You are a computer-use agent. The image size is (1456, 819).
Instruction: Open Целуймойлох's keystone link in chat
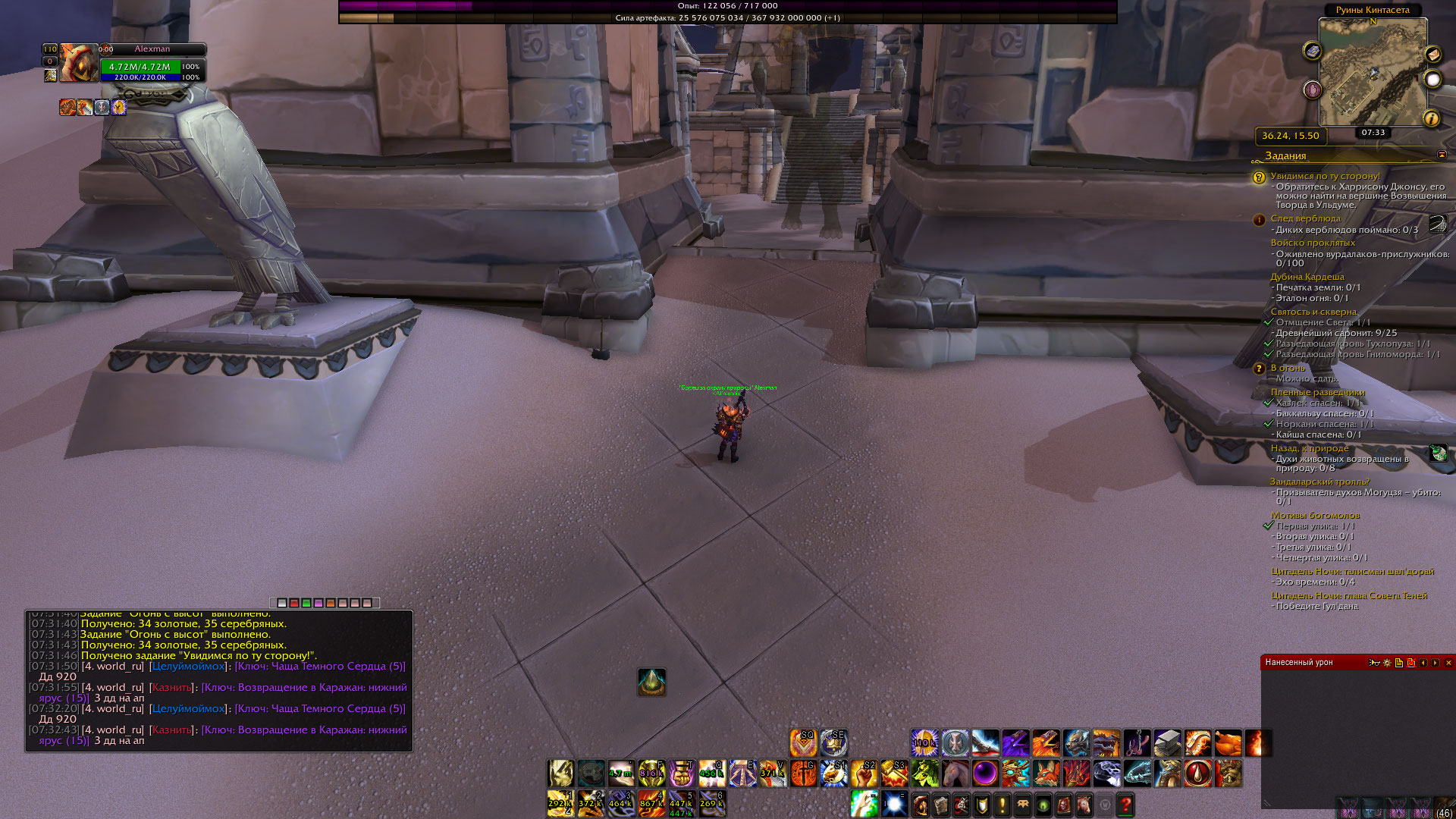320,667
